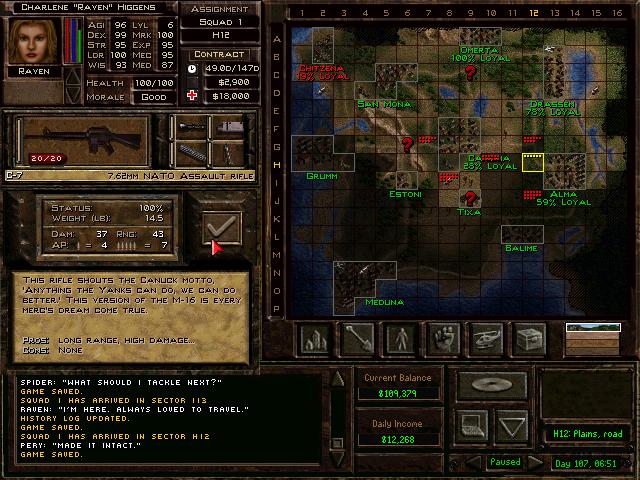Toggle the militia fist map filter
This screenshot has width=640, height=480.
click(445, 338)
